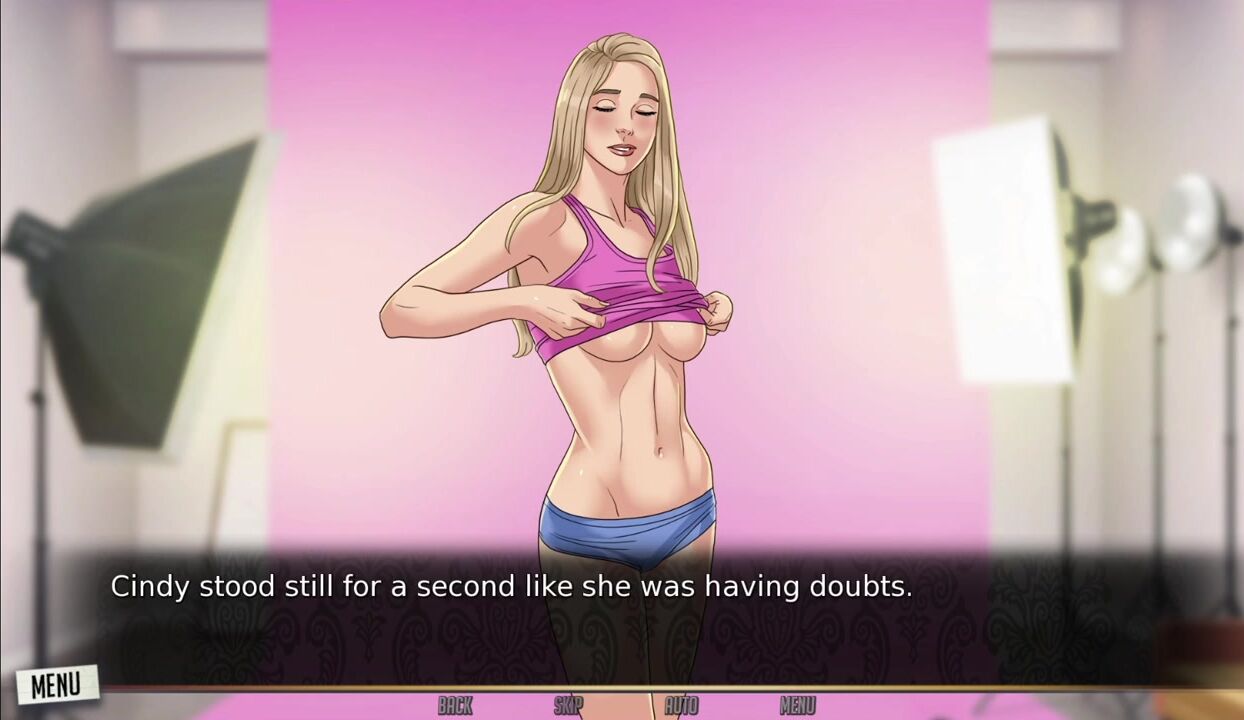The width and height of the screenshot is (1244, 720).
Task: Toggle AUTO dialogue advance
Action: [681, 706]
